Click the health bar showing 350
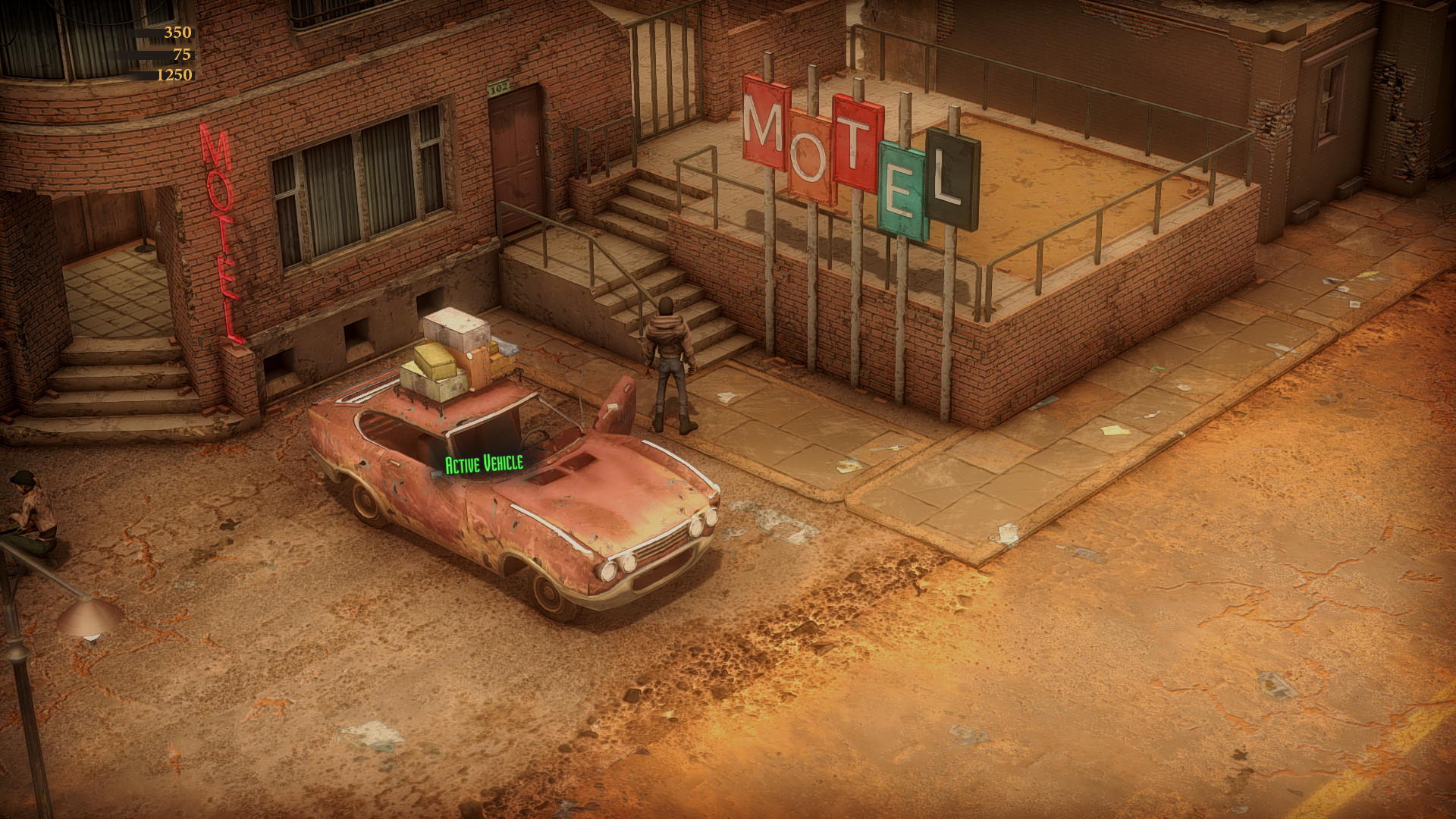The image size is (1456, 819). pyautogui.click(x=164, y=32)
